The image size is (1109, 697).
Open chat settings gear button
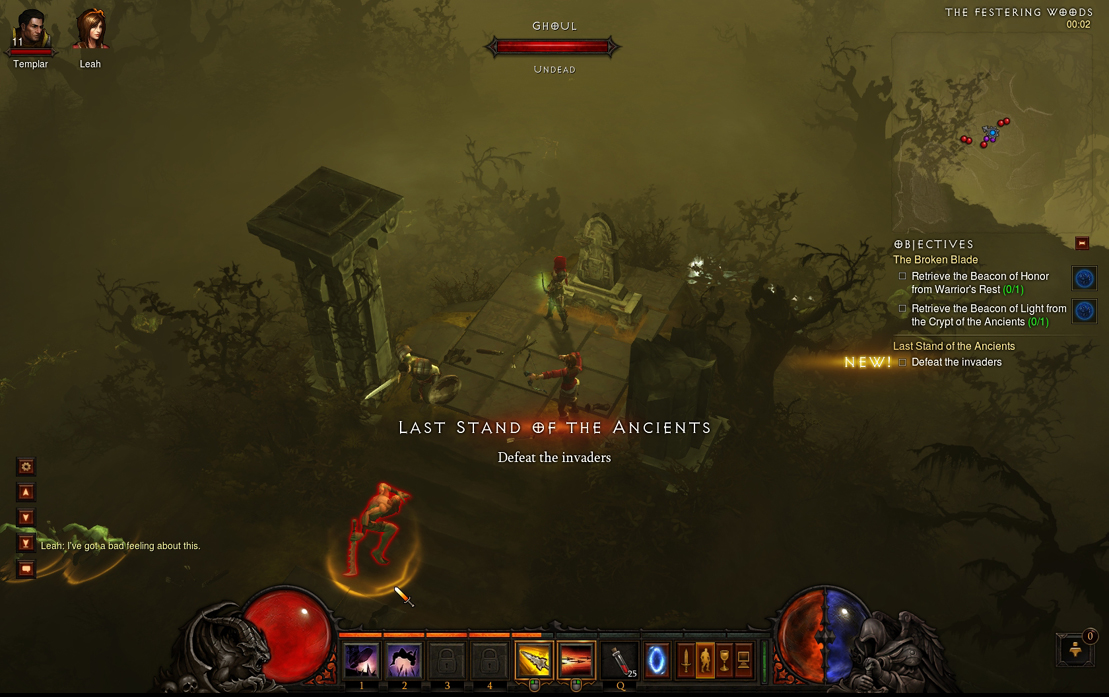(26, 466)
